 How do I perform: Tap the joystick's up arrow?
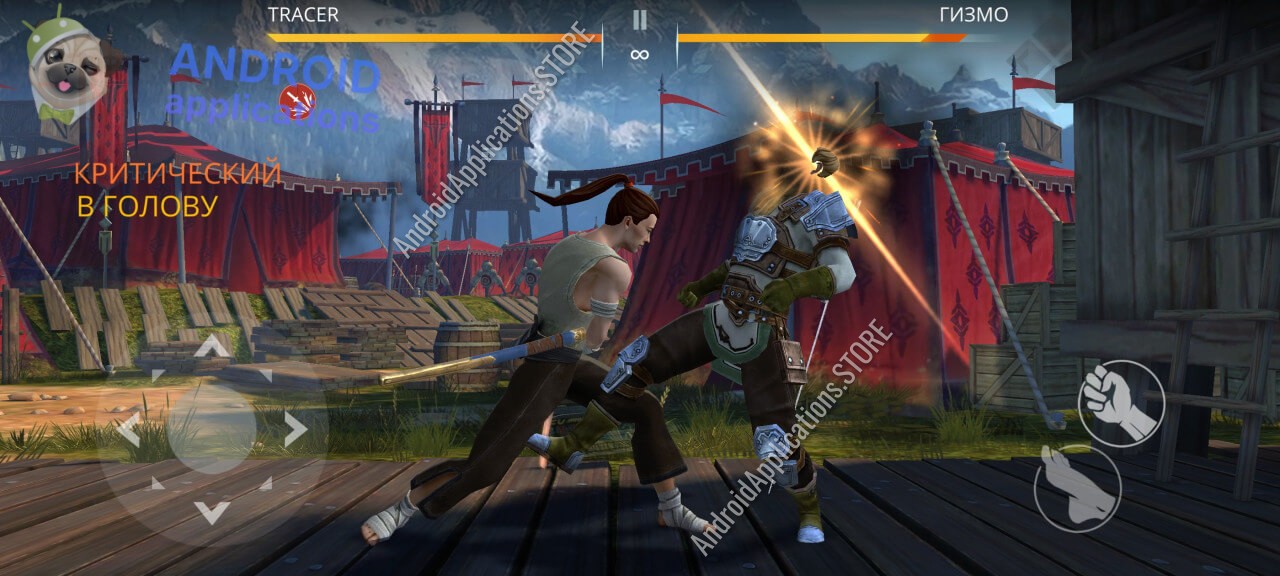pyautogui.click(x=211, y=348)
